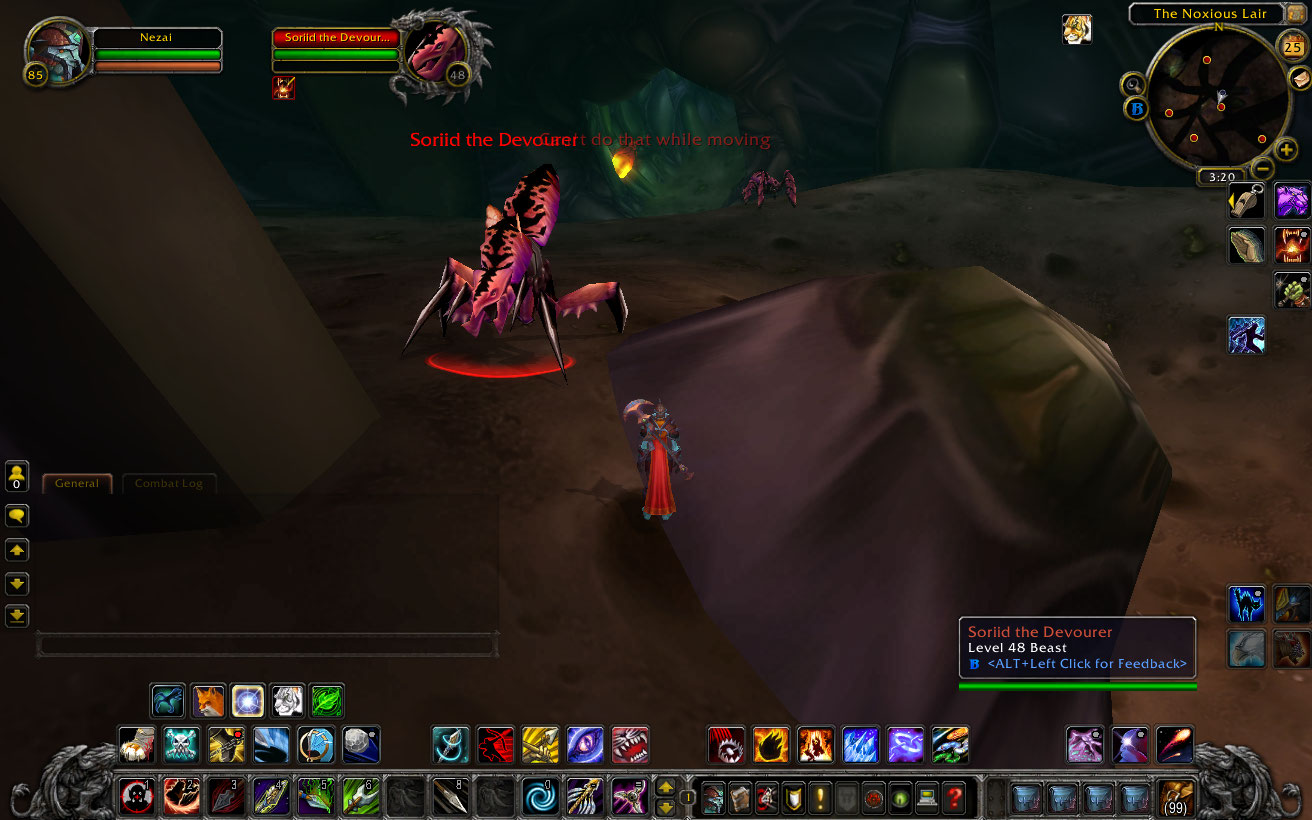Image resolution: width=1312 pixels, height=820 pixels.
Task: Cast Hunter's Mark from action slot 1
Action: [137, 798]
